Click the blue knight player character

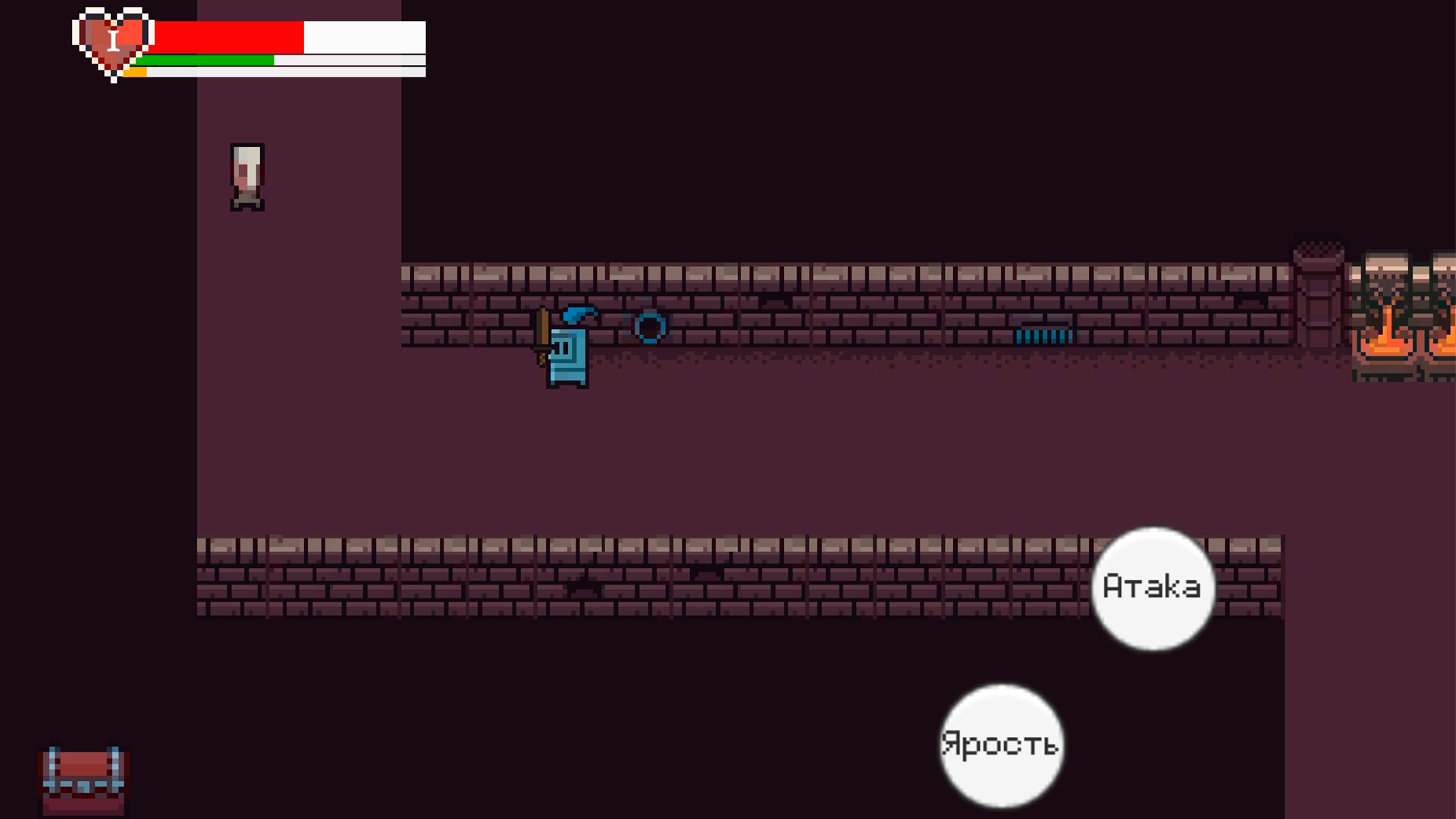[567, 356]
